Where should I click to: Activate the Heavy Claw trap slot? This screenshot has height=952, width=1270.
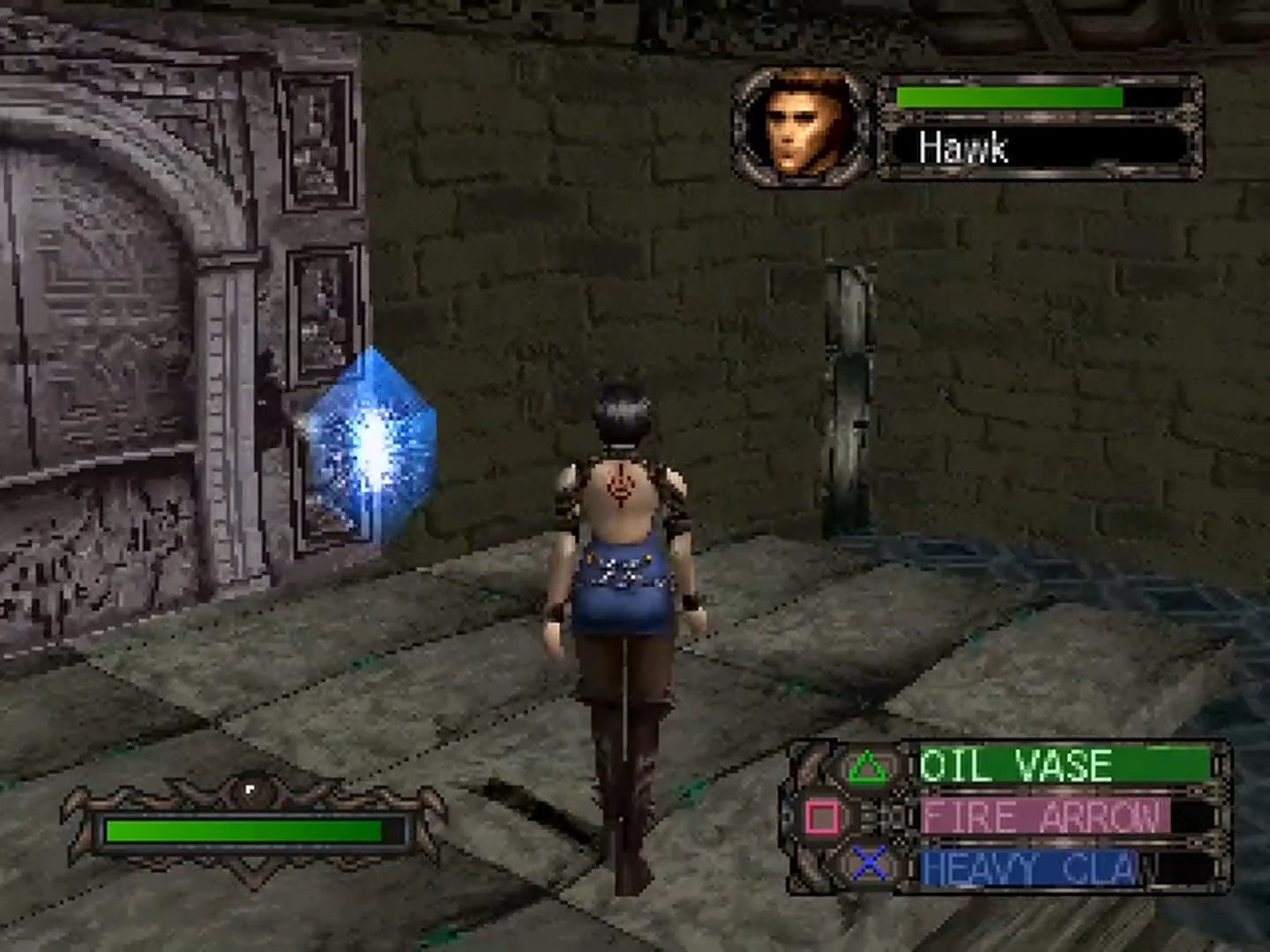[x=1063, y=867]
